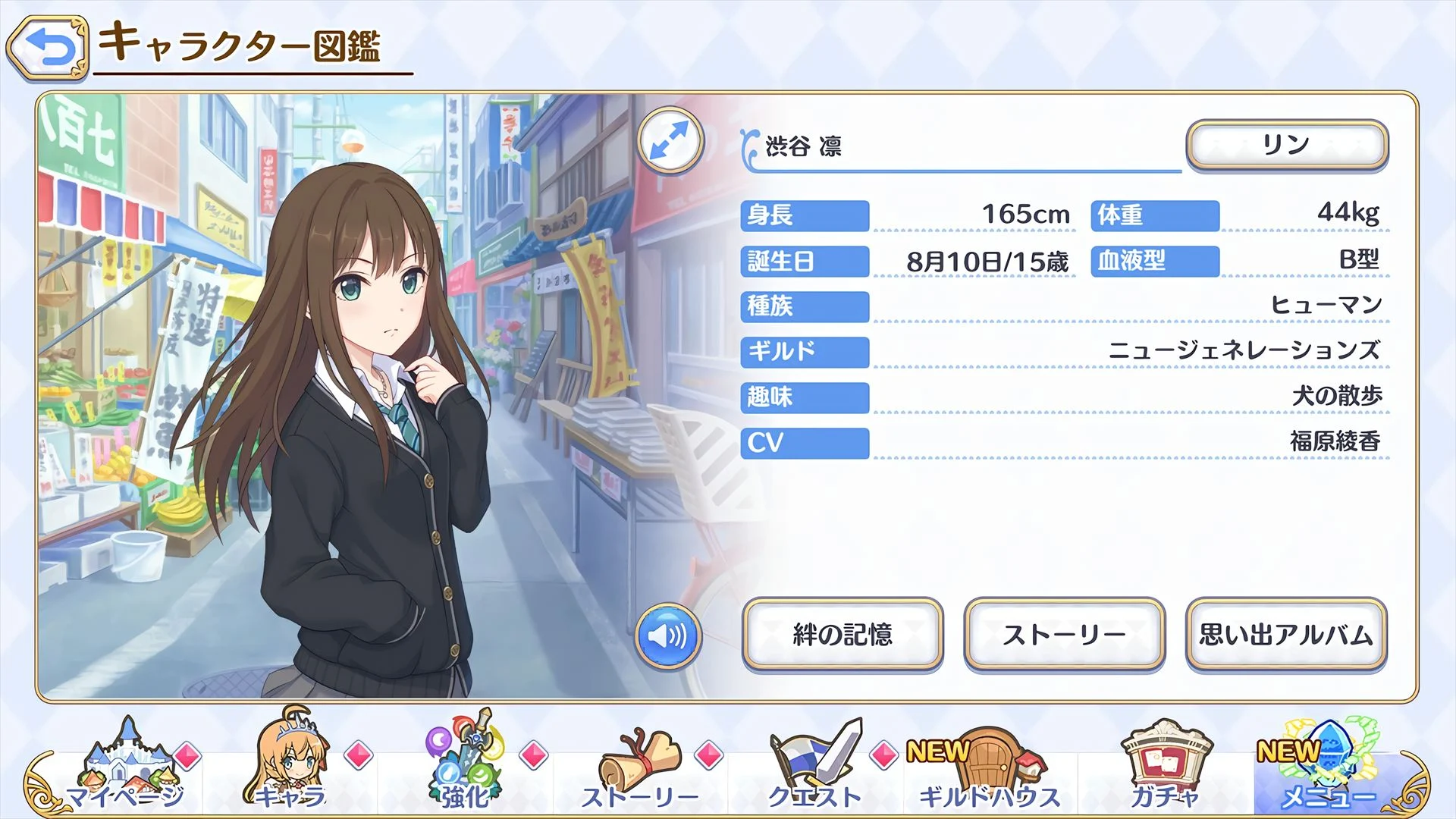Play the character voice sample

(x=668, y=635)
